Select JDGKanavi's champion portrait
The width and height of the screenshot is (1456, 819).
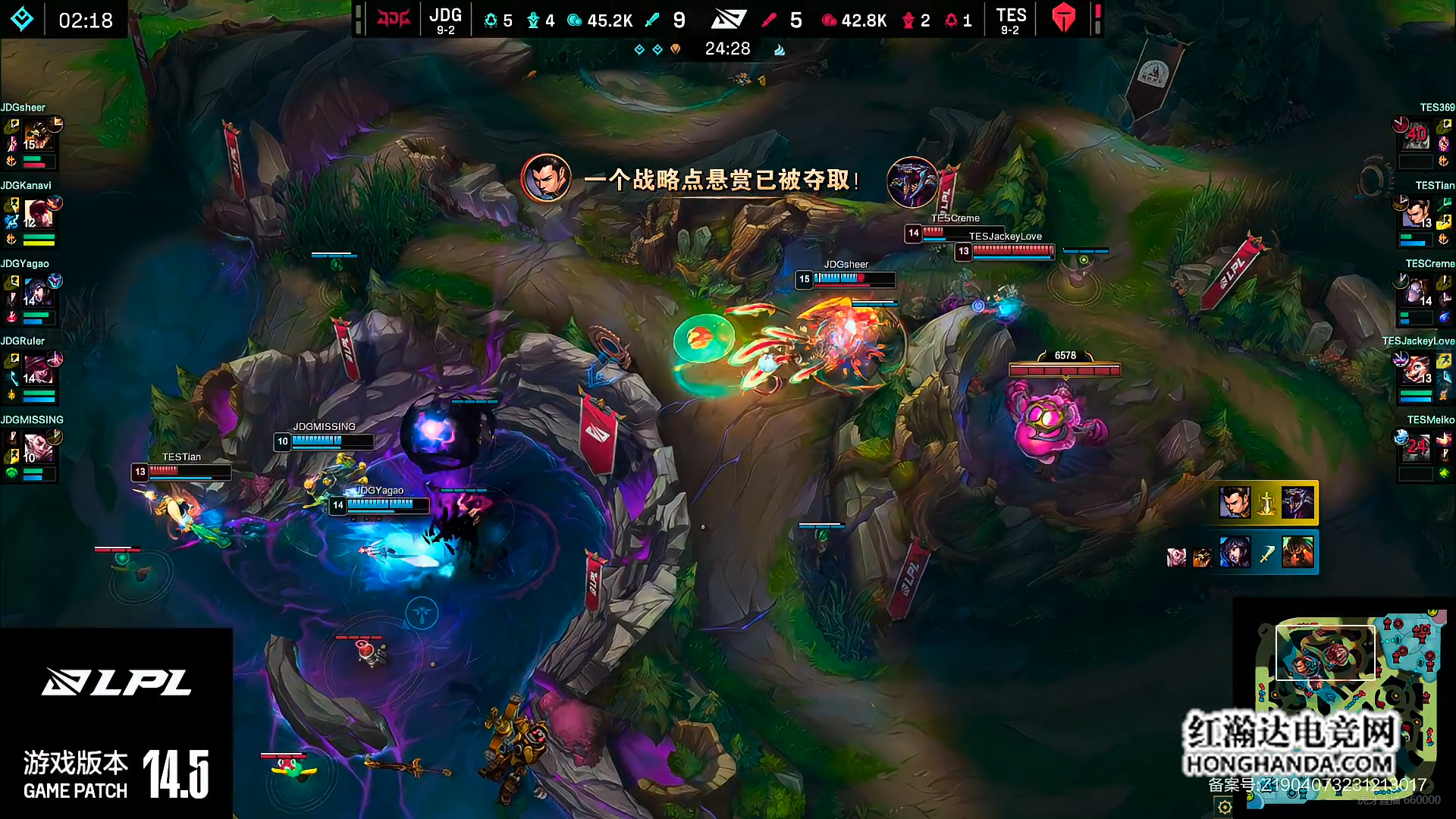[x=37, y=214]
